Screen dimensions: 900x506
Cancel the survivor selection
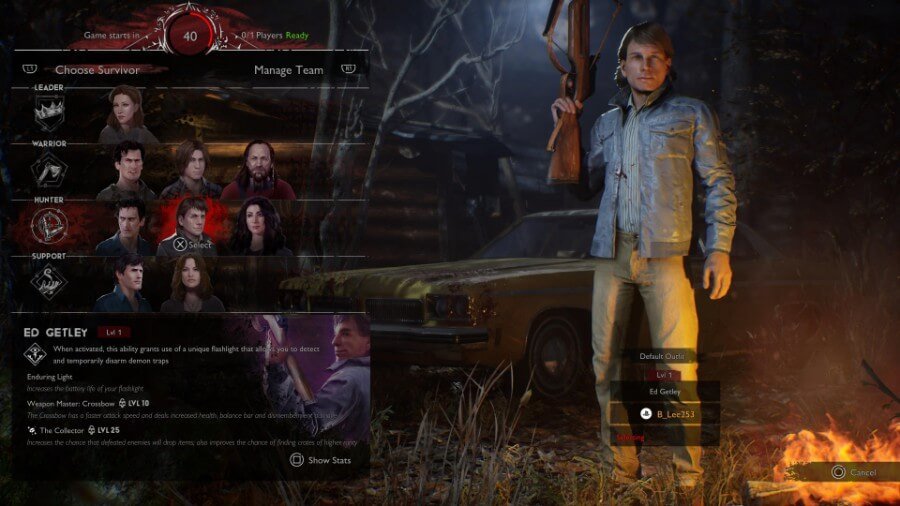(855, 472)
